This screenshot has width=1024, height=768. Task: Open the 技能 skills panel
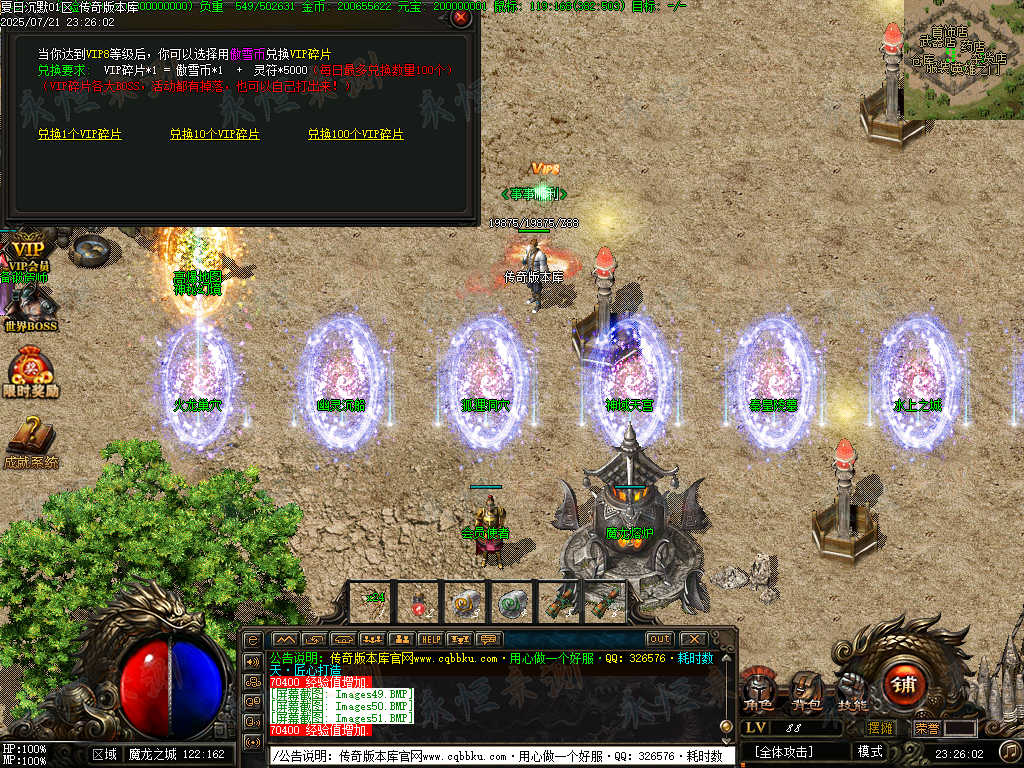(851, 692)
